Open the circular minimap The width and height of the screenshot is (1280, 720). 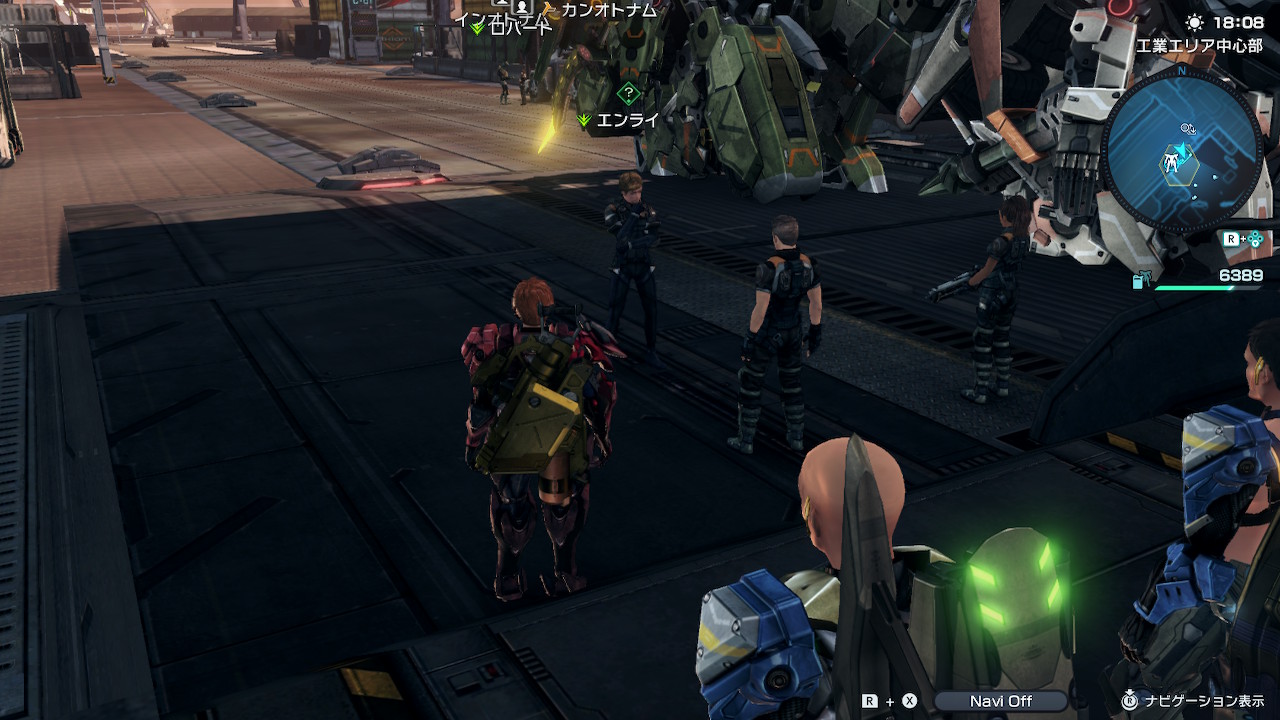pos(1184,150)
